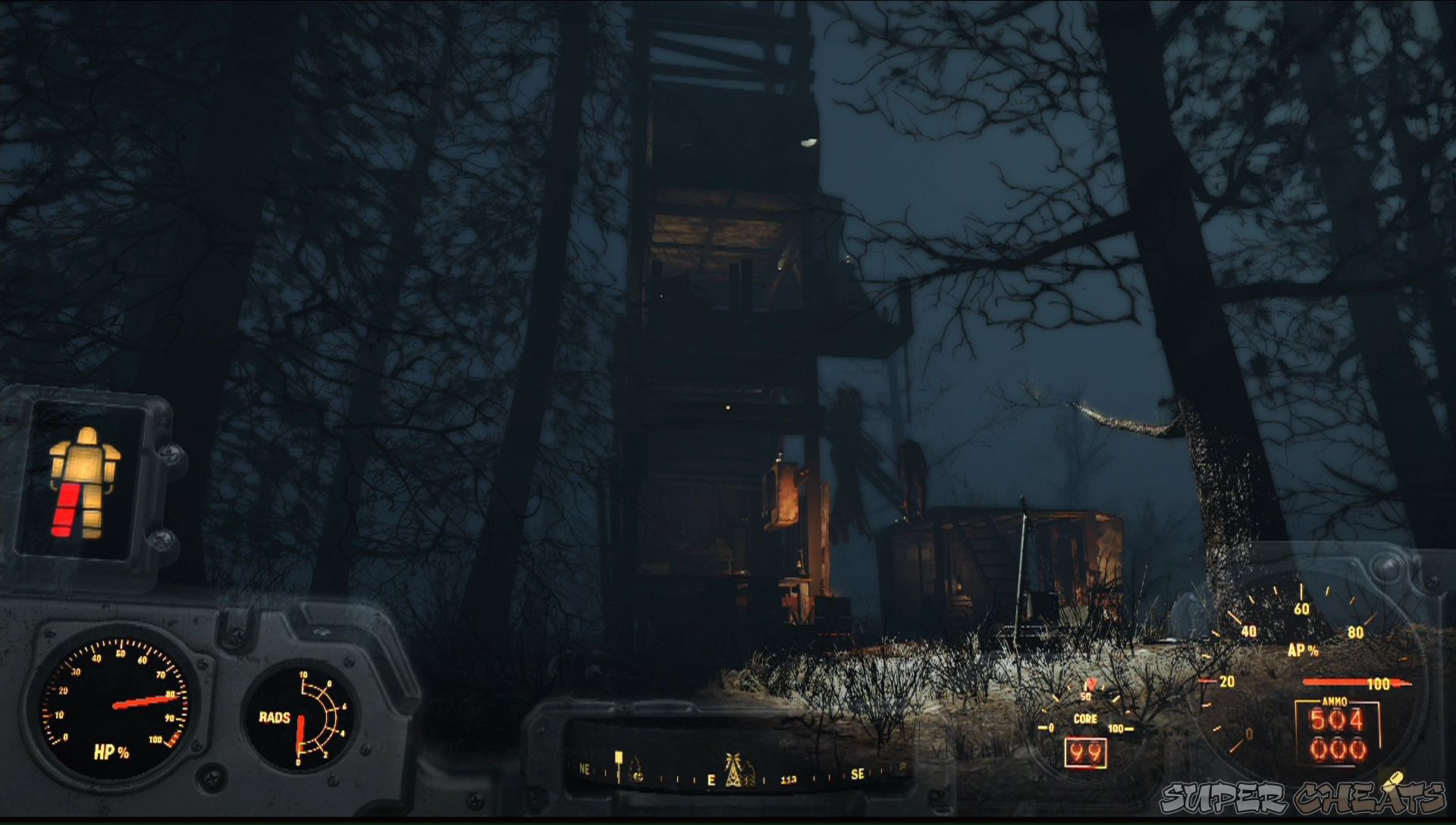Select the NE heading label on the compass
Image resolution: width=1456 pixels, height=825 pixels.
584,770
